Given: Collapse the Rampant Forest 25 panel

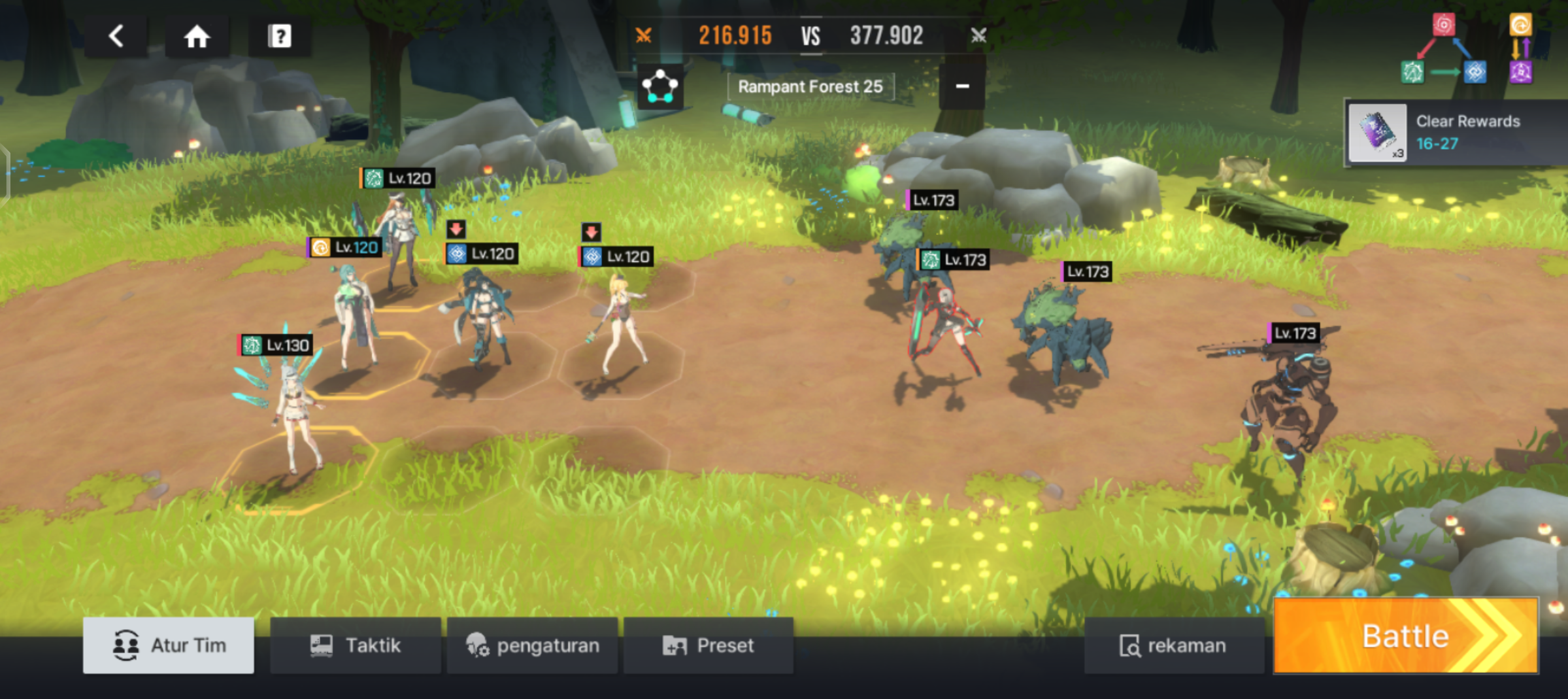Looking at the screenshot, I should tap(962, 86).
